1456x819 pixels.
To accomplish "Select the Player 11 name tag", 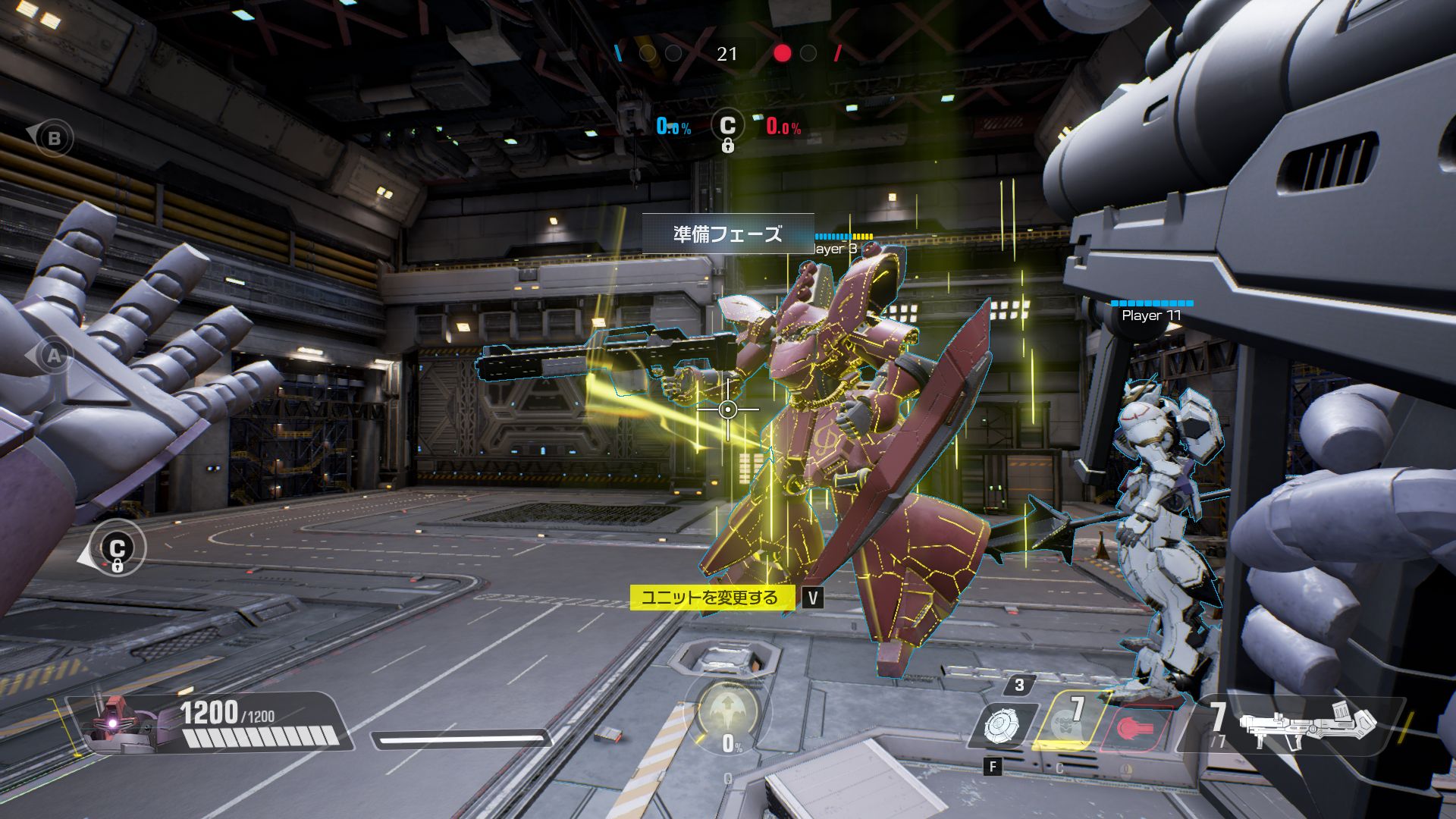I will point(1151,315).
